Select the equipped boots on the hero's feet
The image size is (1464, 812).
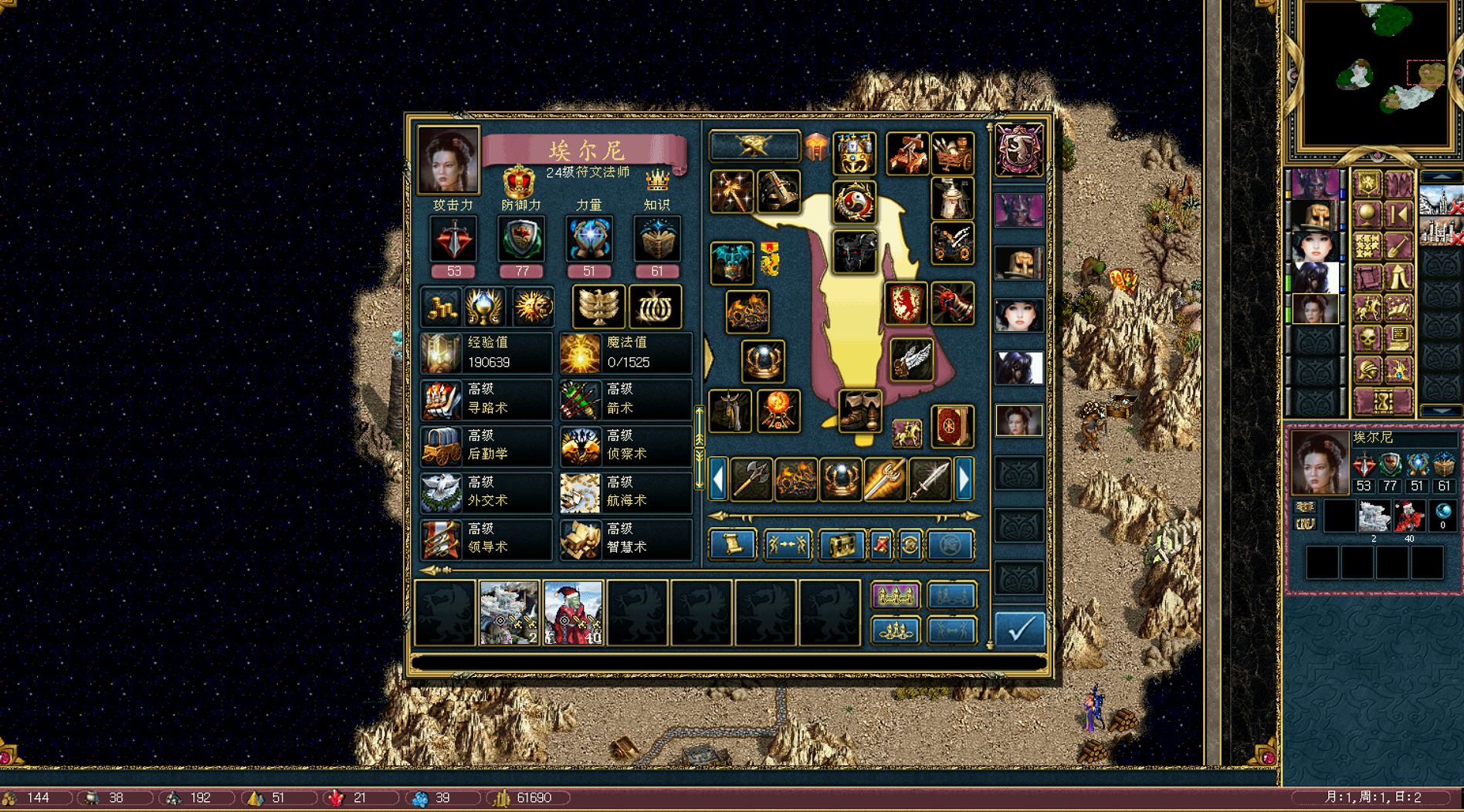point(859,410)
